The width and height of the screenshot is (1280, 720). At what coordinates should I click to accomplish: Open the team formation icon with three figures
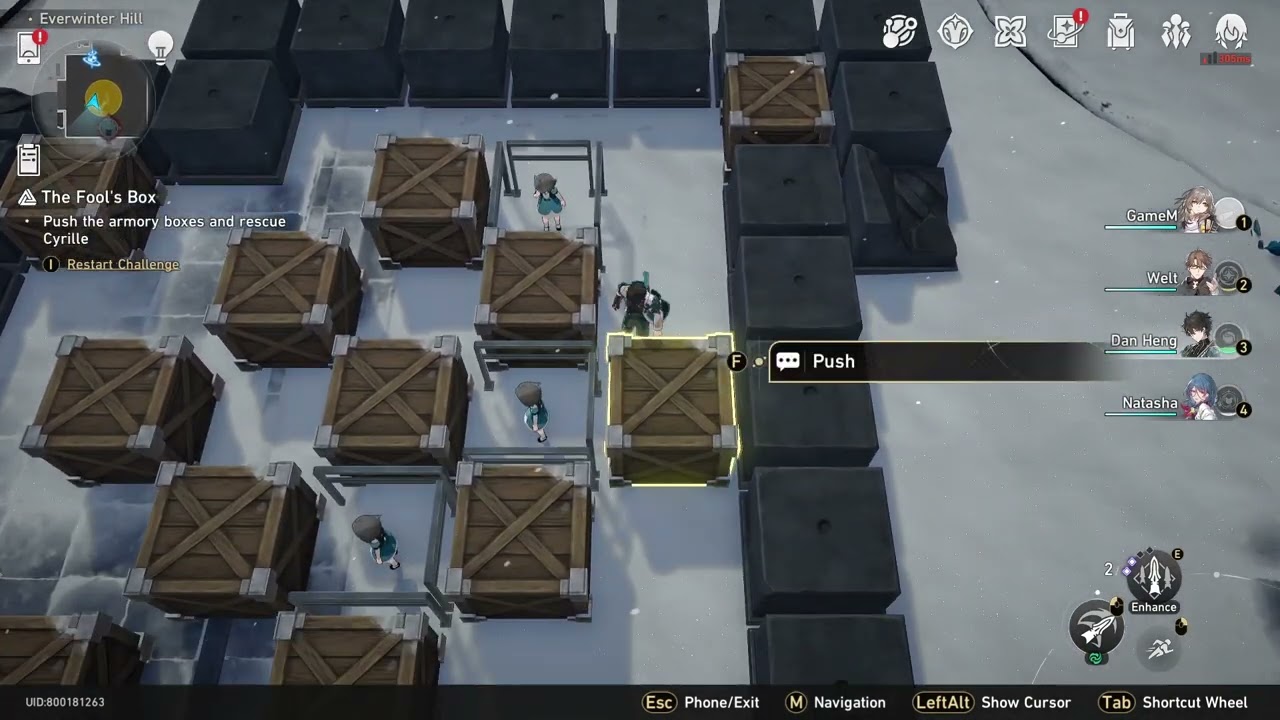(x=1176, y=32)
